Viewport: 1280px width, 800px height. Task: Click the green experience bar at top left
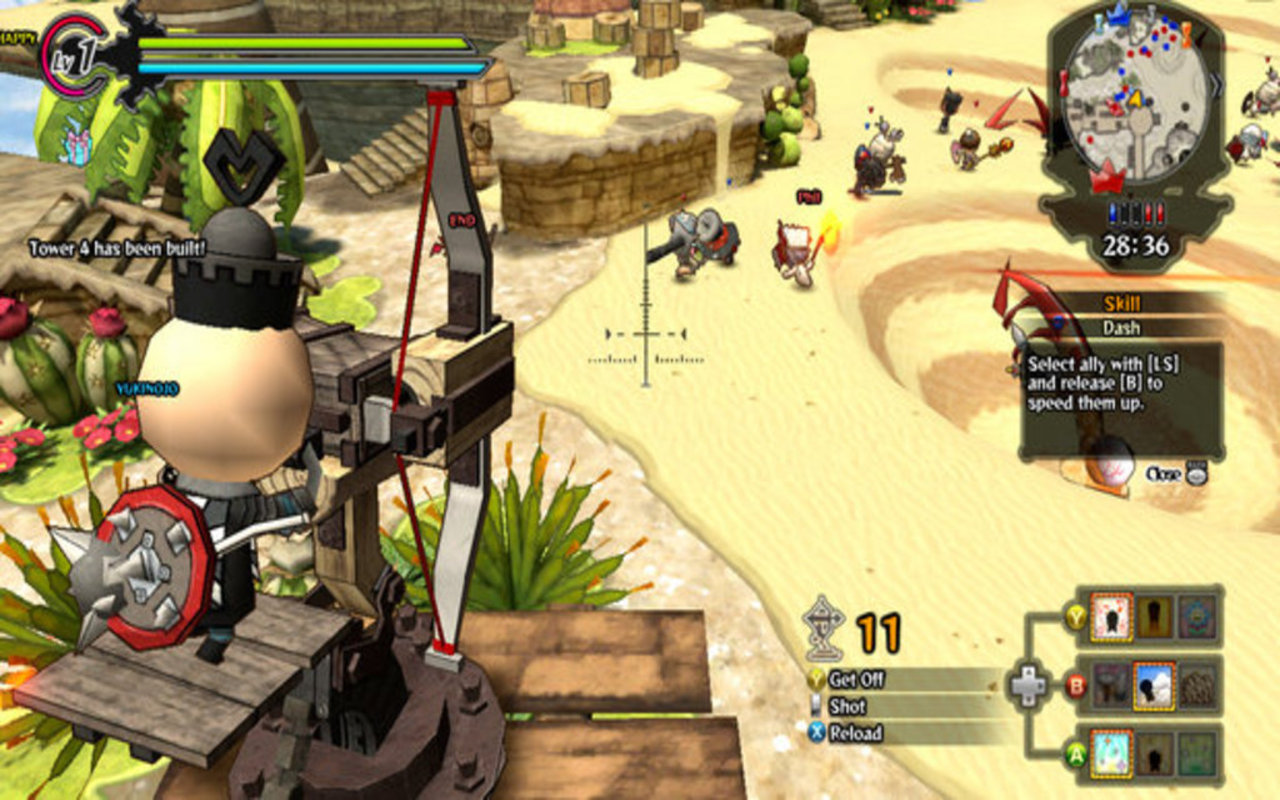(x=300, y=43)
